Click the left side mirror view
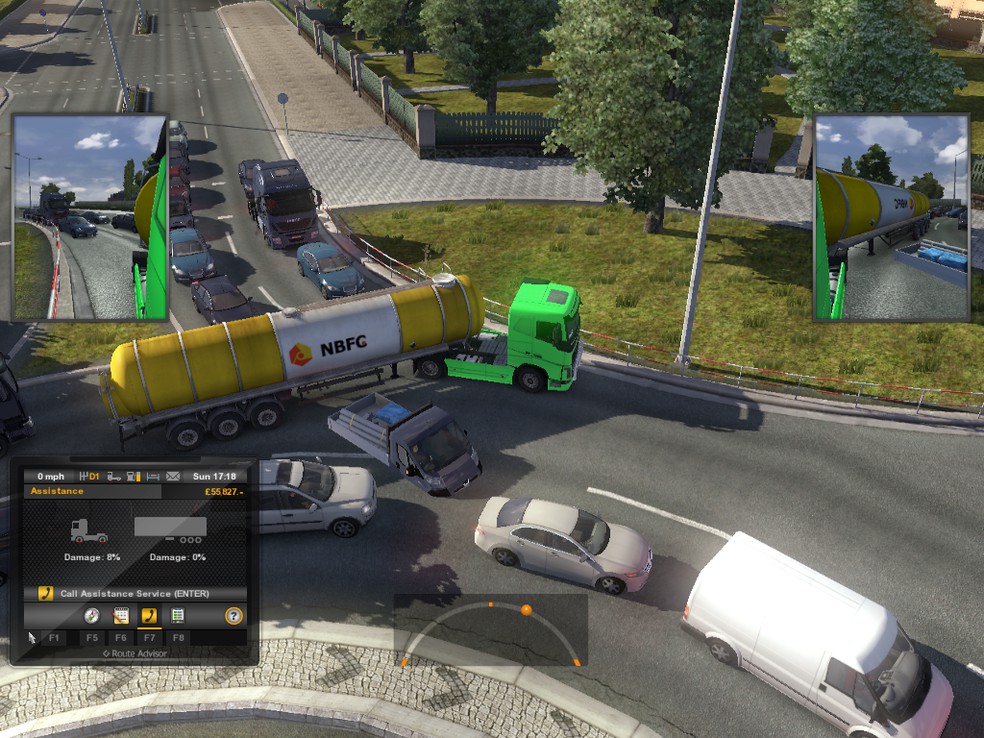Screen dimensions: 984x738 89,217
